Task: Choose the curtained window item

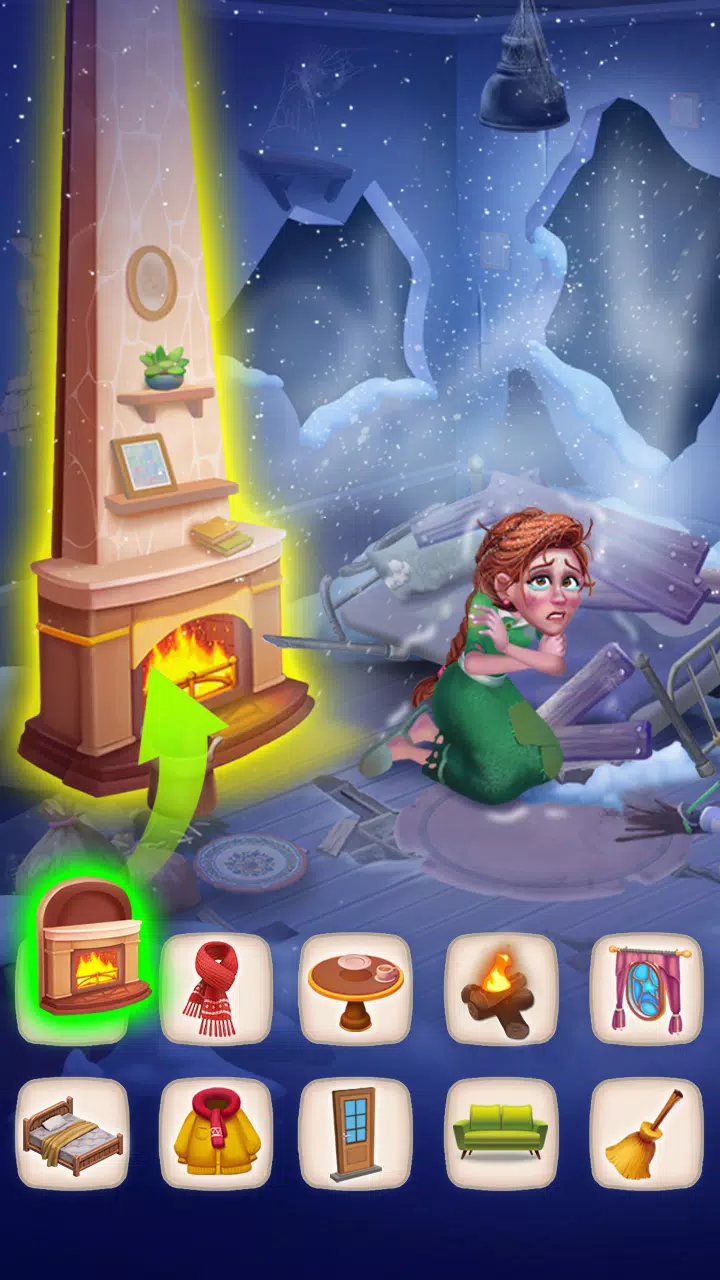Action: coord(645,988)
